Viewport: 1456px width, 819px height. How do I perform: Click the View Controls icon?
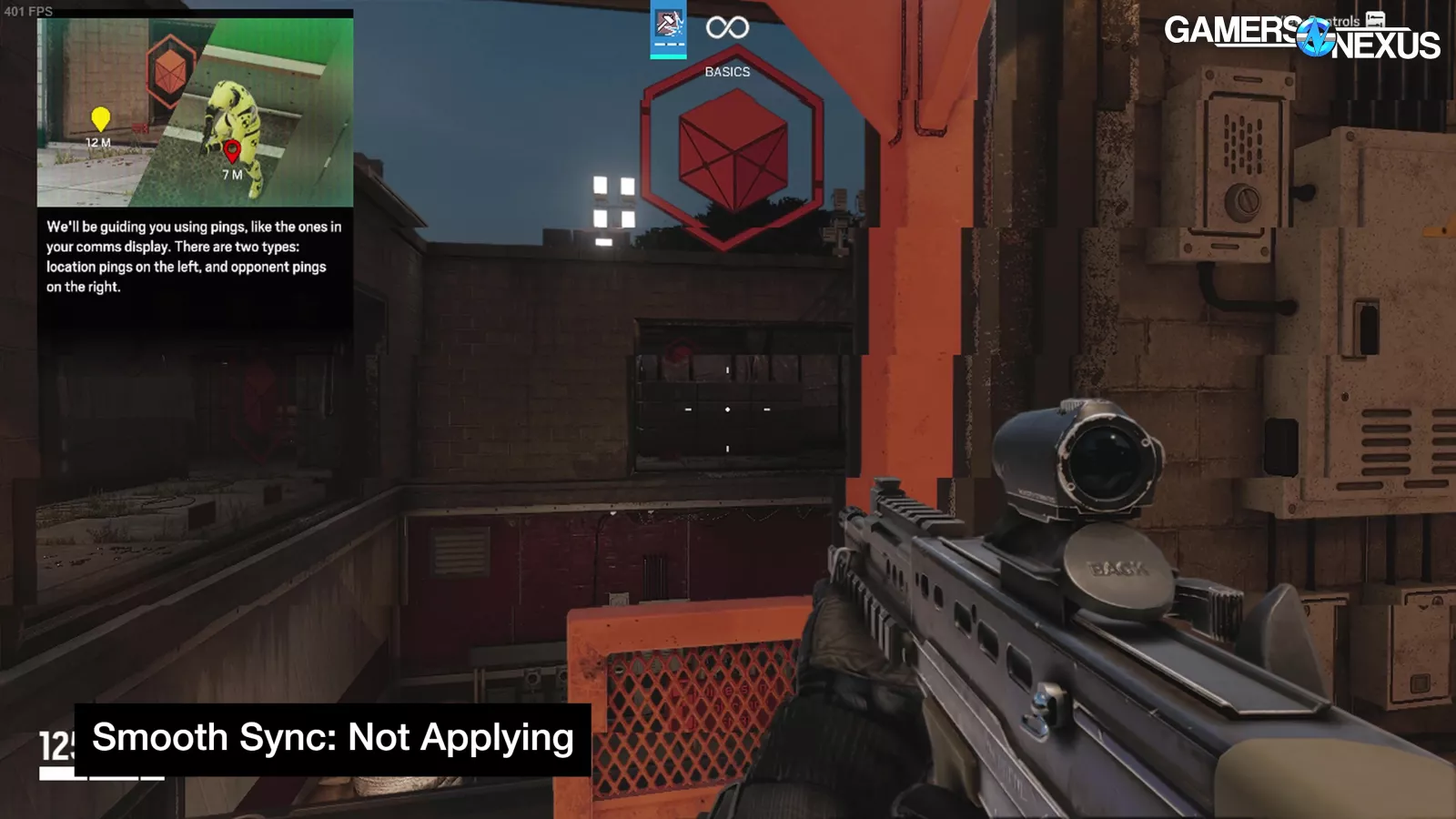click(1375, 19)
